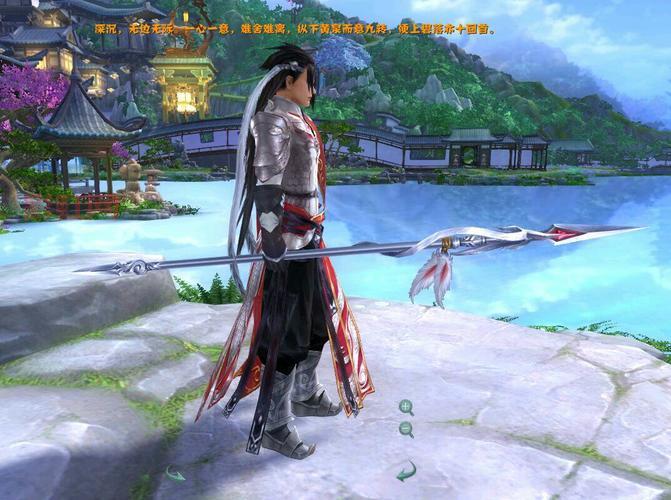Zoom in with the plus magnifier icon
The image size is (671, 500).
(406, 407)
